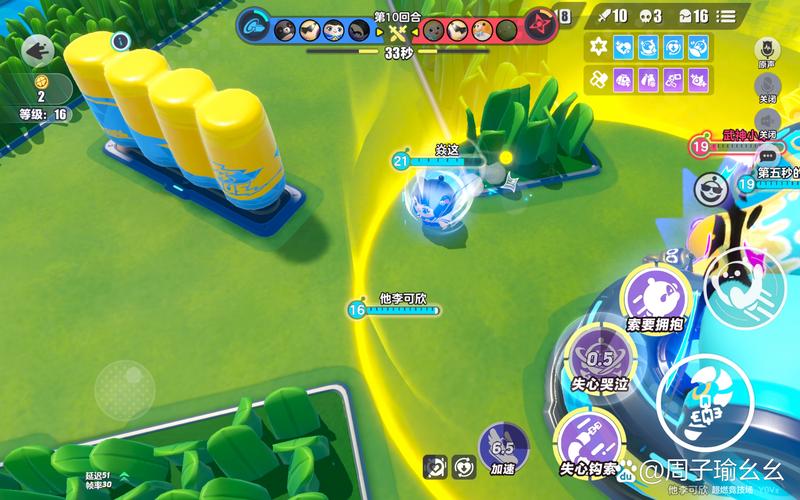The height and width of the screenshot is (500, 800).
Task: Click the small info icon
Action: (121, 41)
